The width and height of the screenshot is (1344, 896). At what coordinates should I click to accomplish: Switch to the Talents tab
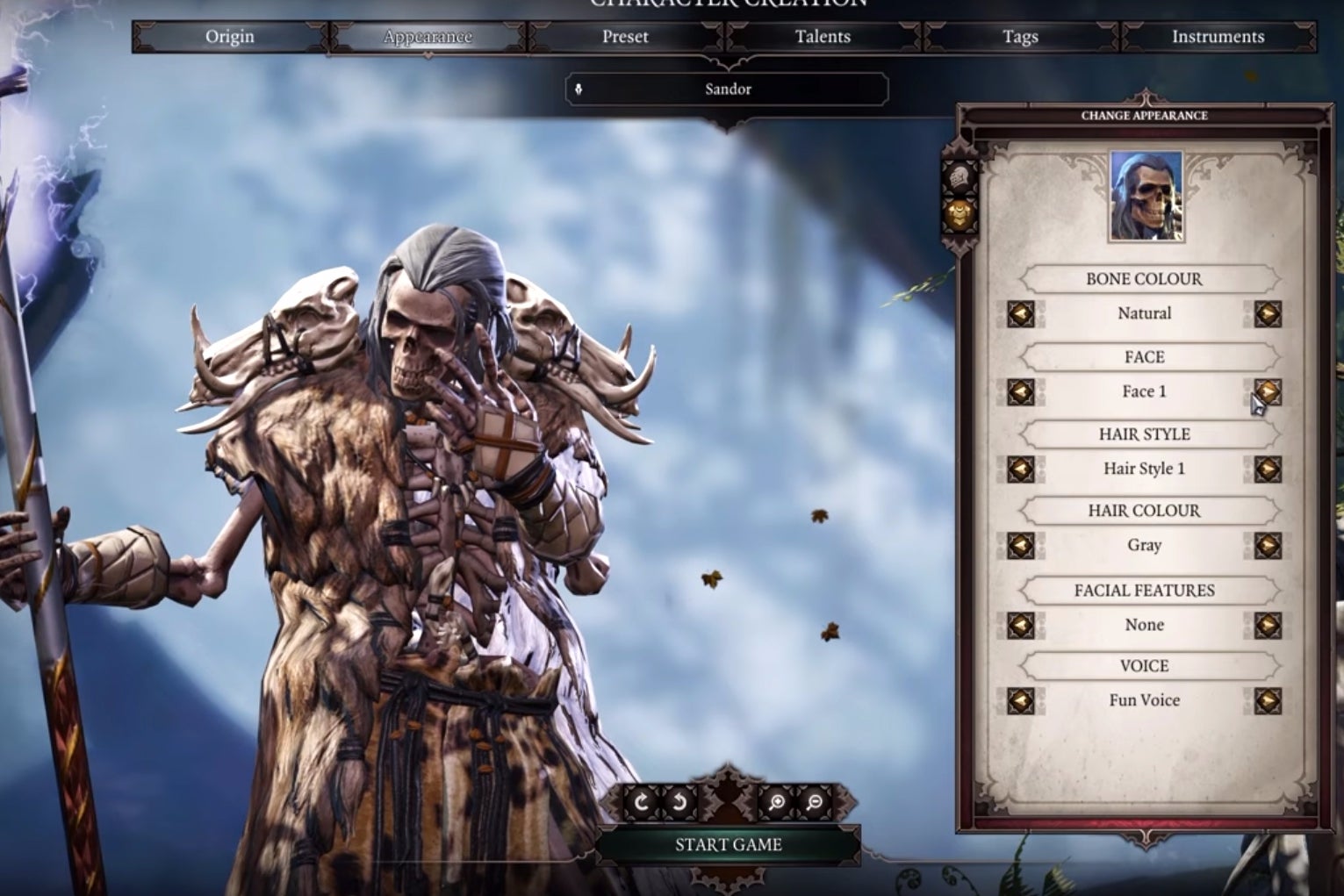821,37
